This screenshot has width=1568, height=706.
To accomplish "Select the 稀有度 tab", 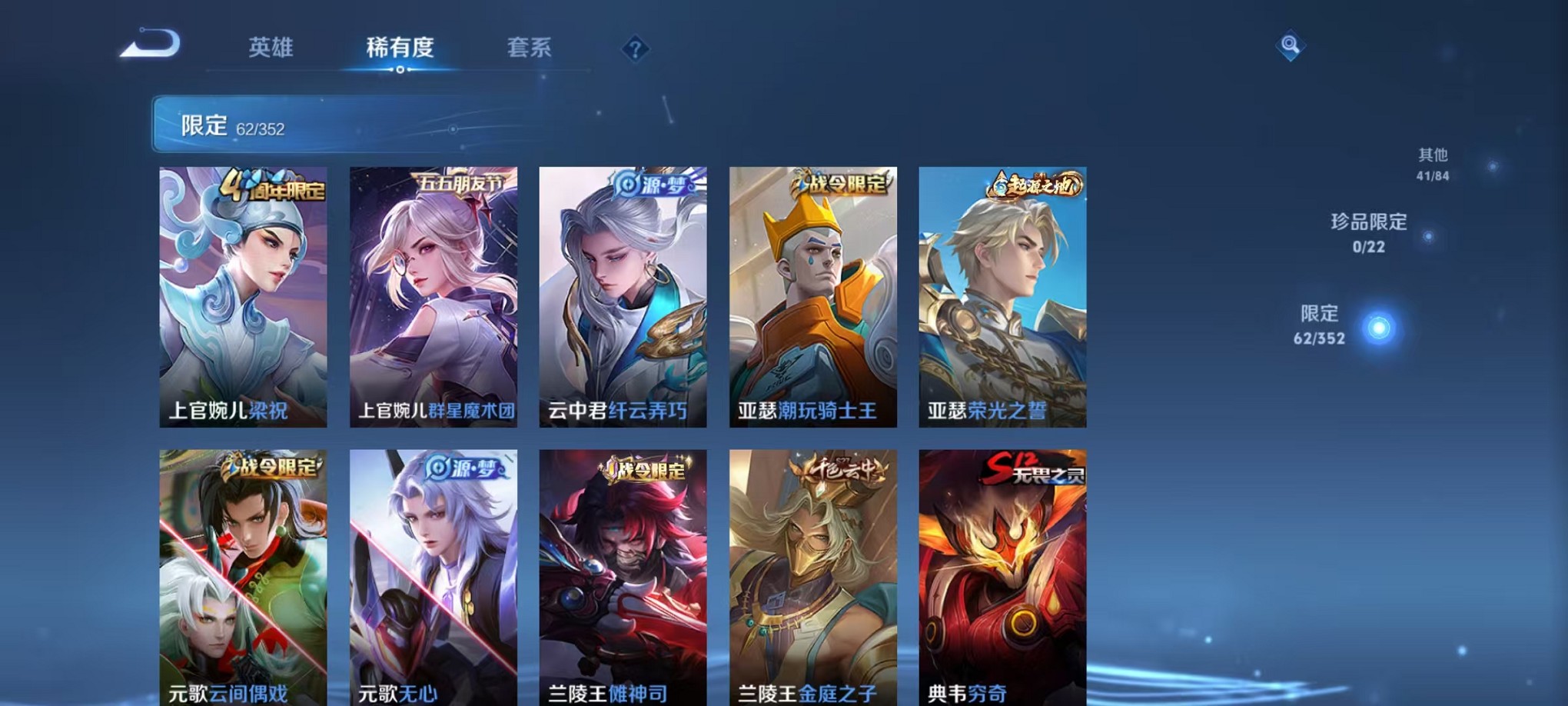I will [399, 48].
